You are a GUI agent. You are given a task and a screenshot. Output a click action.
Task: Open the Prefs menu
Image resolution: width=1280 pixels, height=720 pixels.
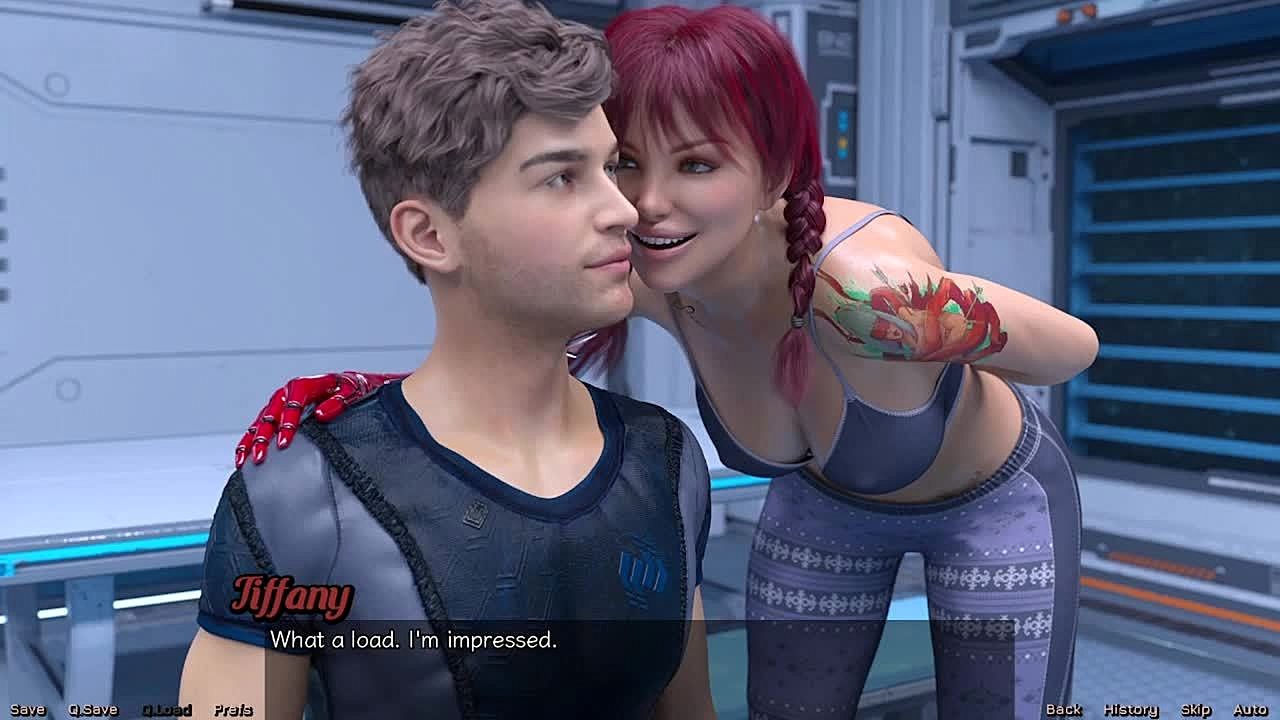[x=233, y=710]
